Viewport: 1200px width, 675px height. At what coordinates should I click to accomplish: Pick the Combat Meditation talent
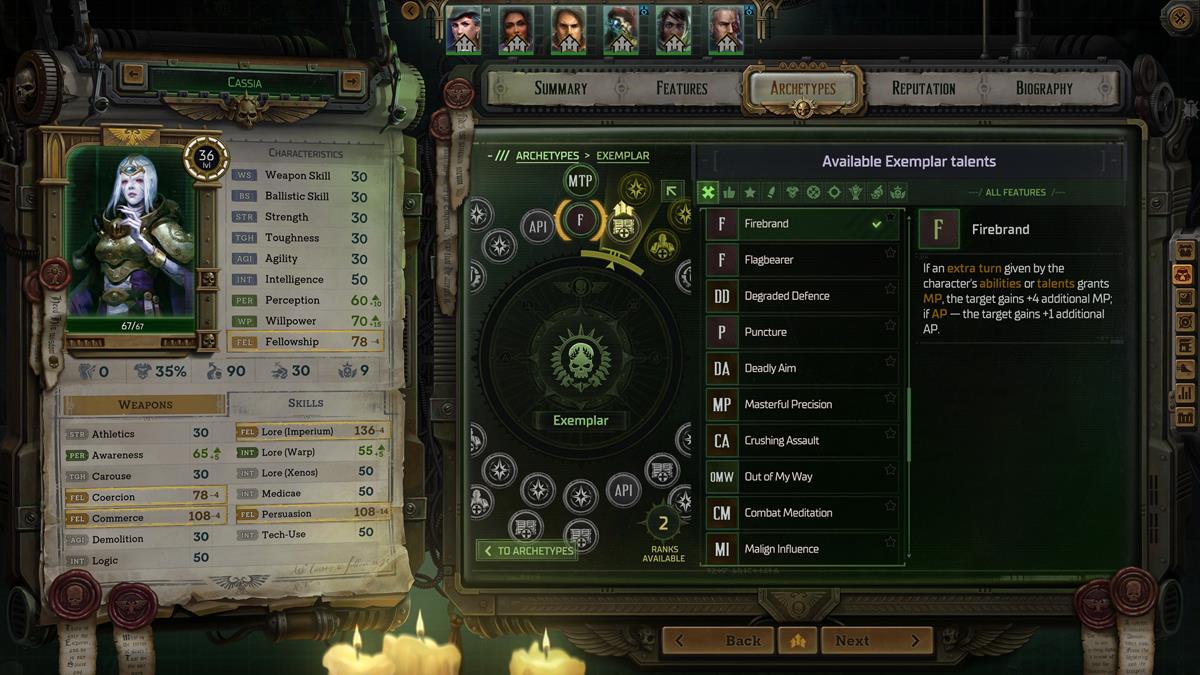800,513
